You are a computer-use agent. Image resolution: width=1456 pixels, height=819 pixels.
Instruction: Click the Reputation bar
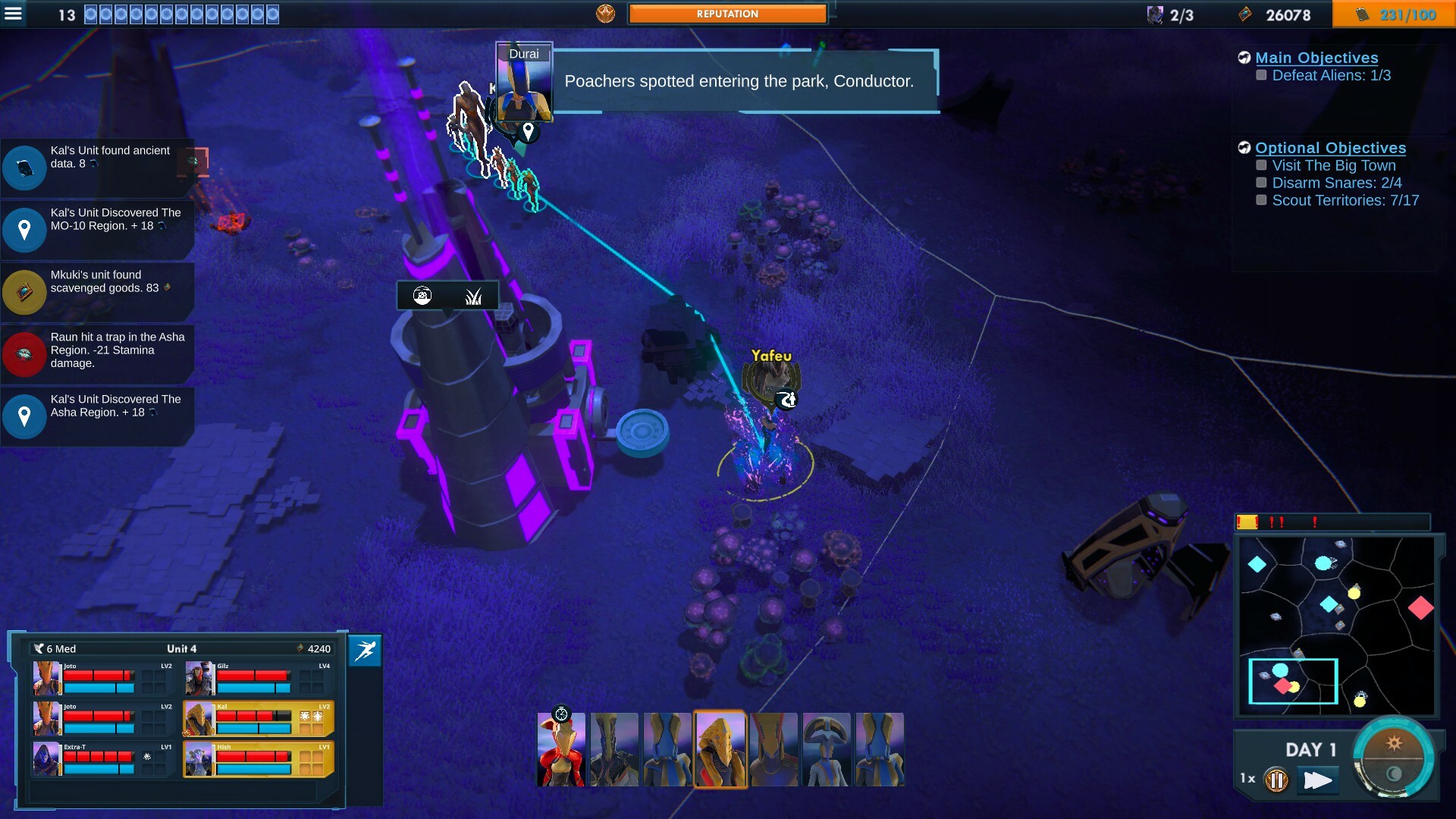click(727, 14)
